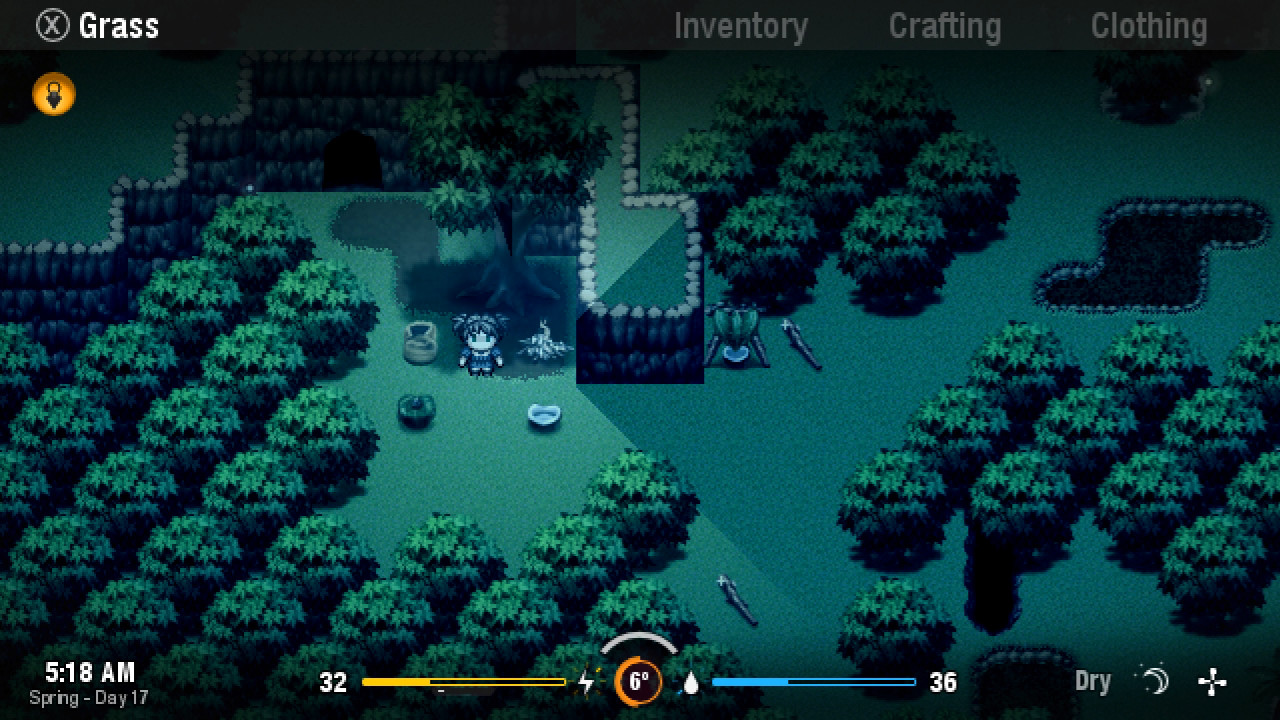The height and width of the screenshot is (720, 1280).
Task: Click the orange lantern icon top-left
Action: point(53,93)
